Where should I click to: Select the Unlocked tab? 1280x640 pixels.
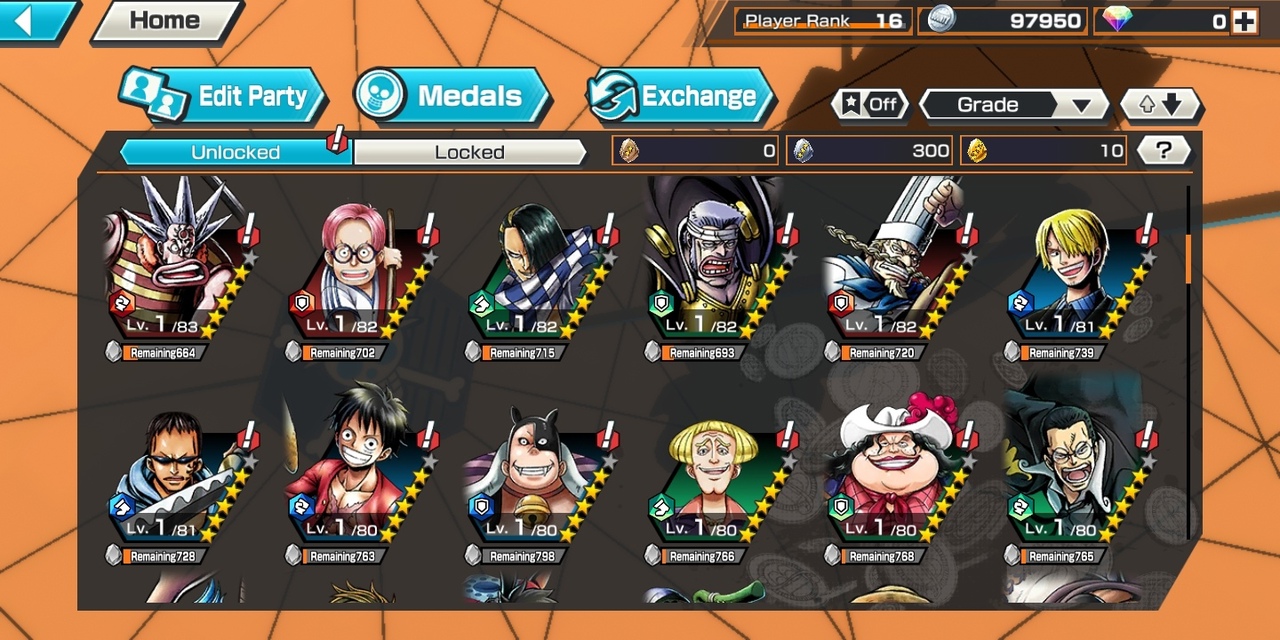(235, 152)
